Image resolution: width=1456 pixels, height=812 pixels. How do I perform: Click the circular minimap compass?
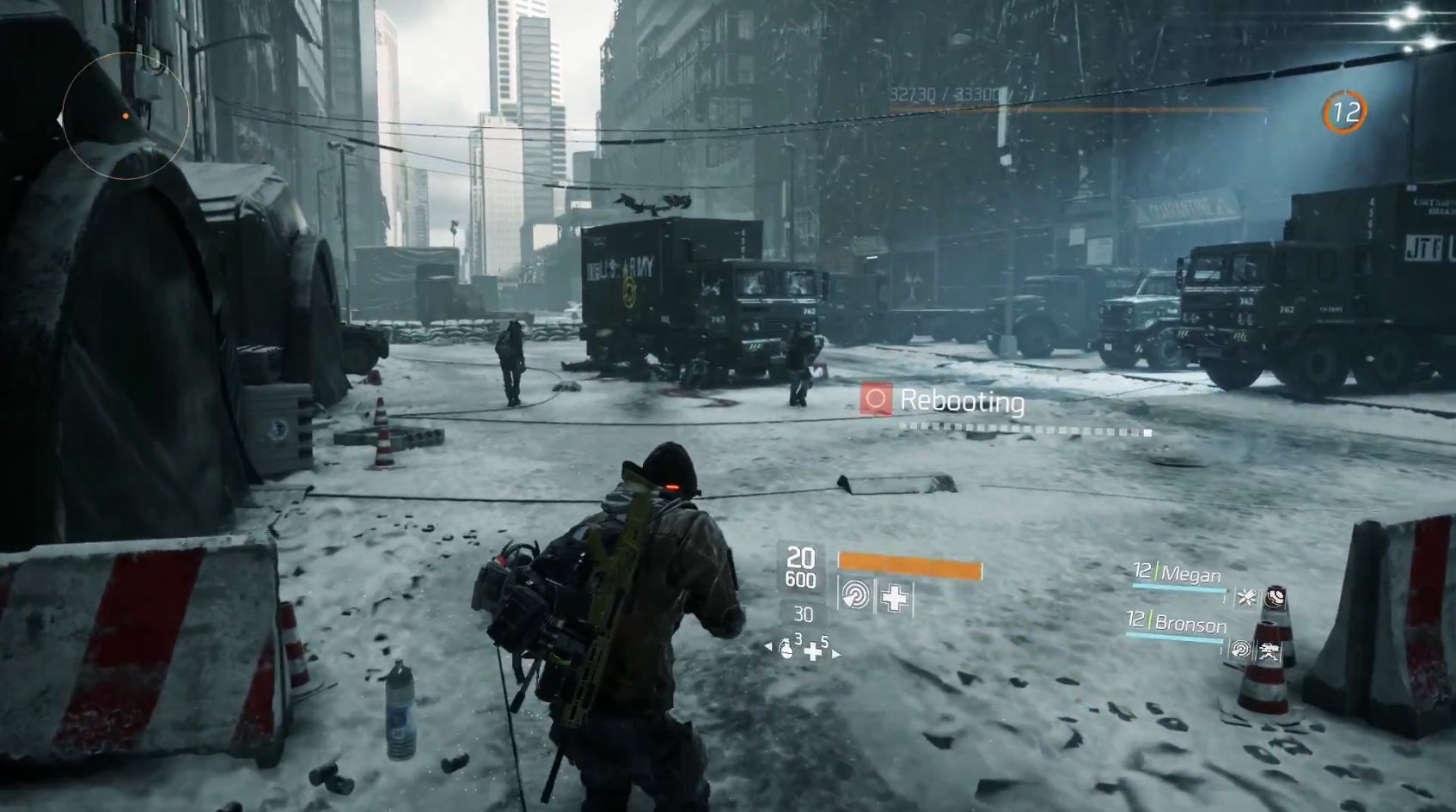pyautogui.click(x=125, y=118)
